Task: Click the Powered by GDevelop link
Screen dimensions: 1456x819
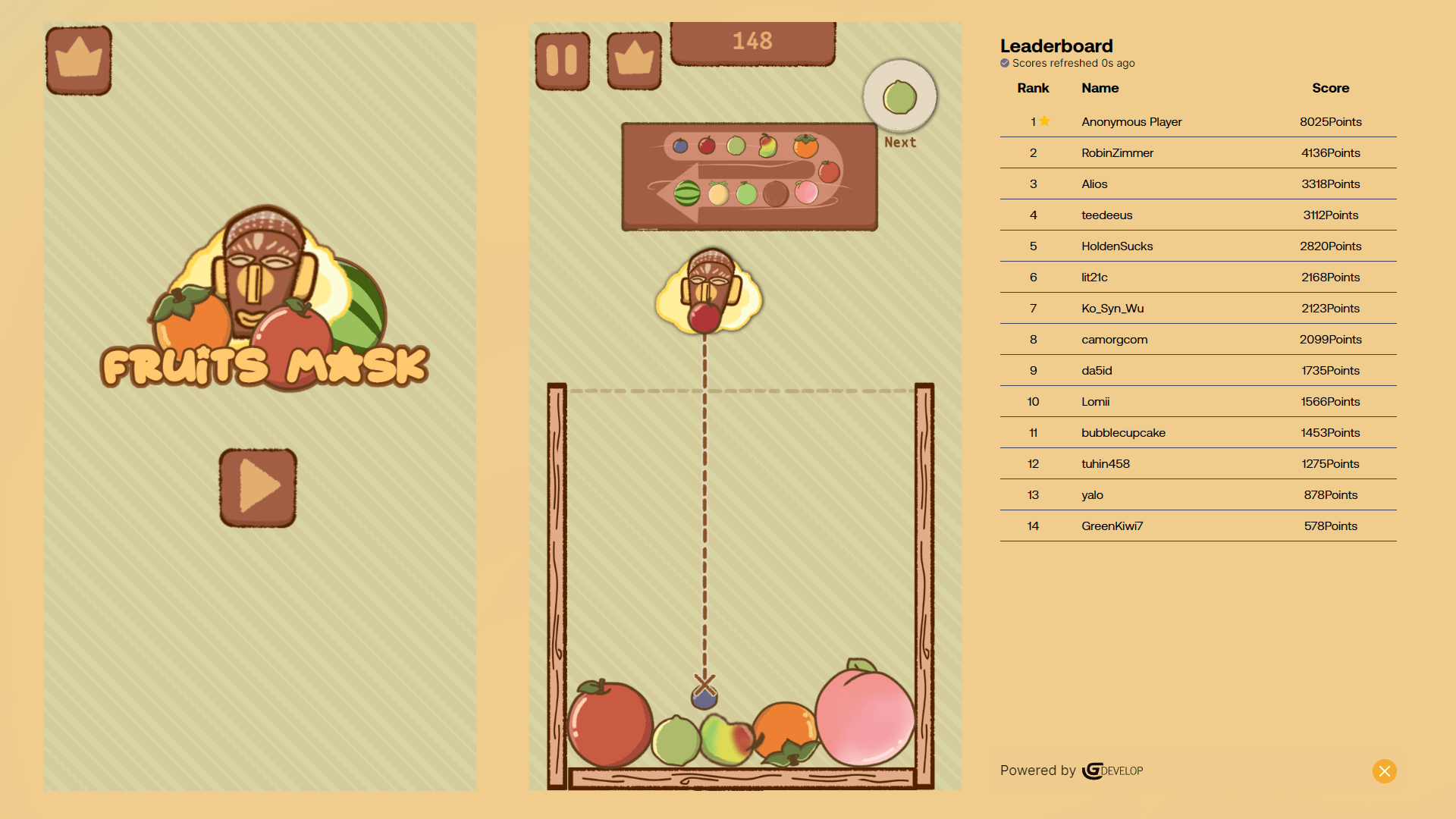Action: click(1071, 770)
